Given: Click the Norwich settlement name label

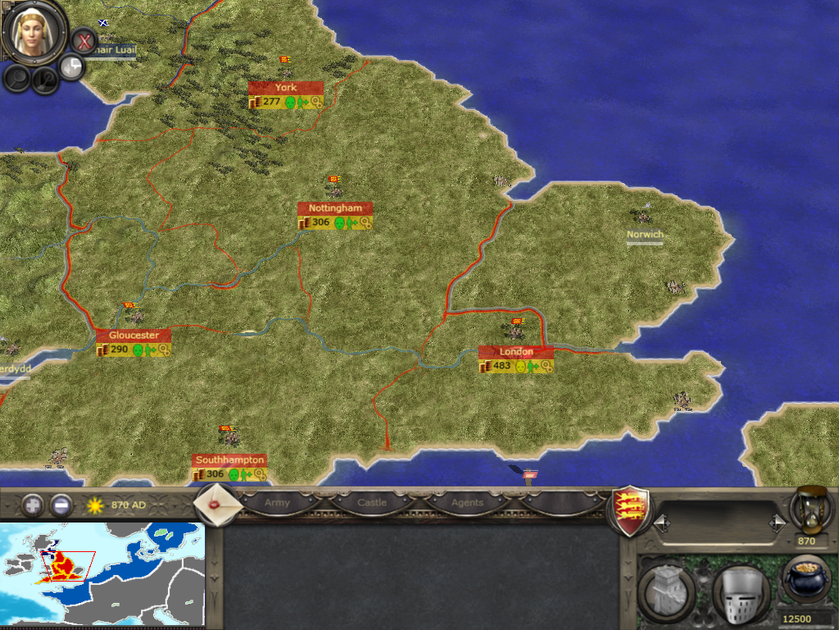Looking at the screenshot, I should (x=645, y=235).
